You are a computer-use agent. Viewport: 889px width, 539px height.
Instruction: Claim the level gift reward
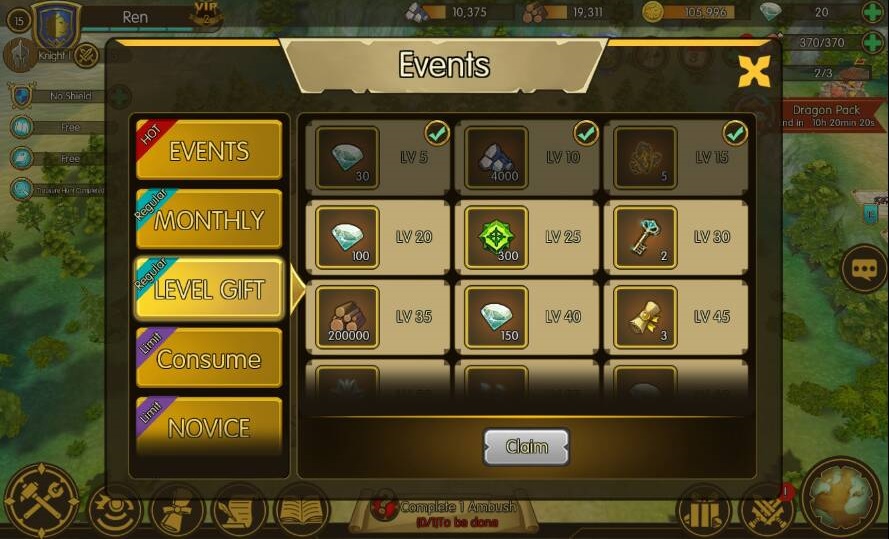point(526,447)
